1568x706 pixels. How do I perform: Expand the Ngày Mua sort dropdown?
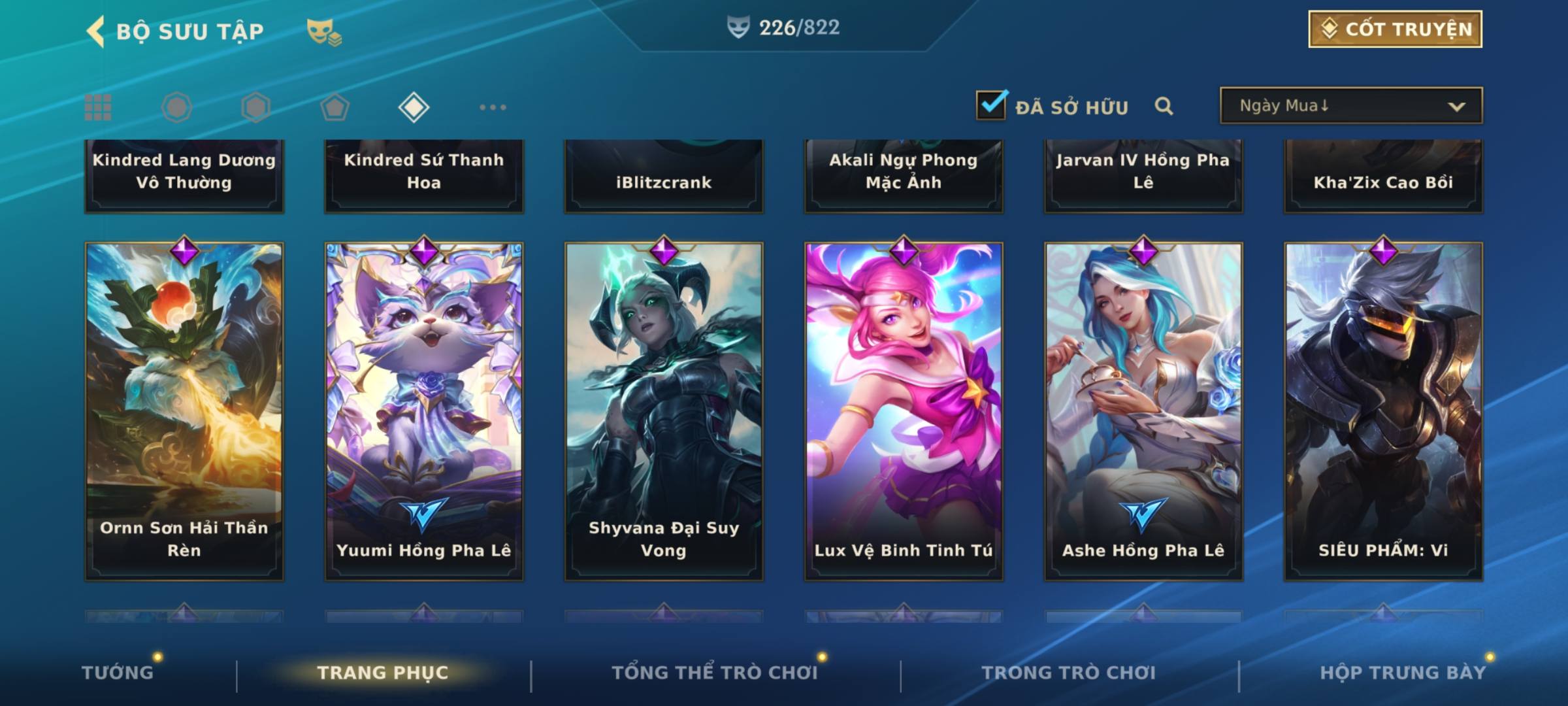pos(1350,106)
